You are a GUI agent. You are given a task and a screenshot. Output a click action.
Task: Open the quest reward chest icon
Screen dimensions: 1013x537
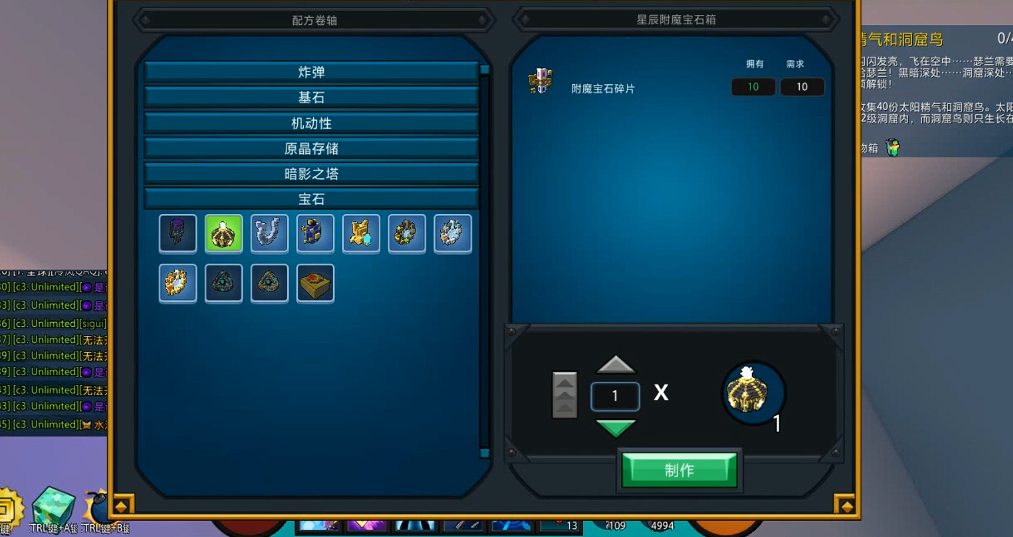pyautogui.click(x=893, y=148)
